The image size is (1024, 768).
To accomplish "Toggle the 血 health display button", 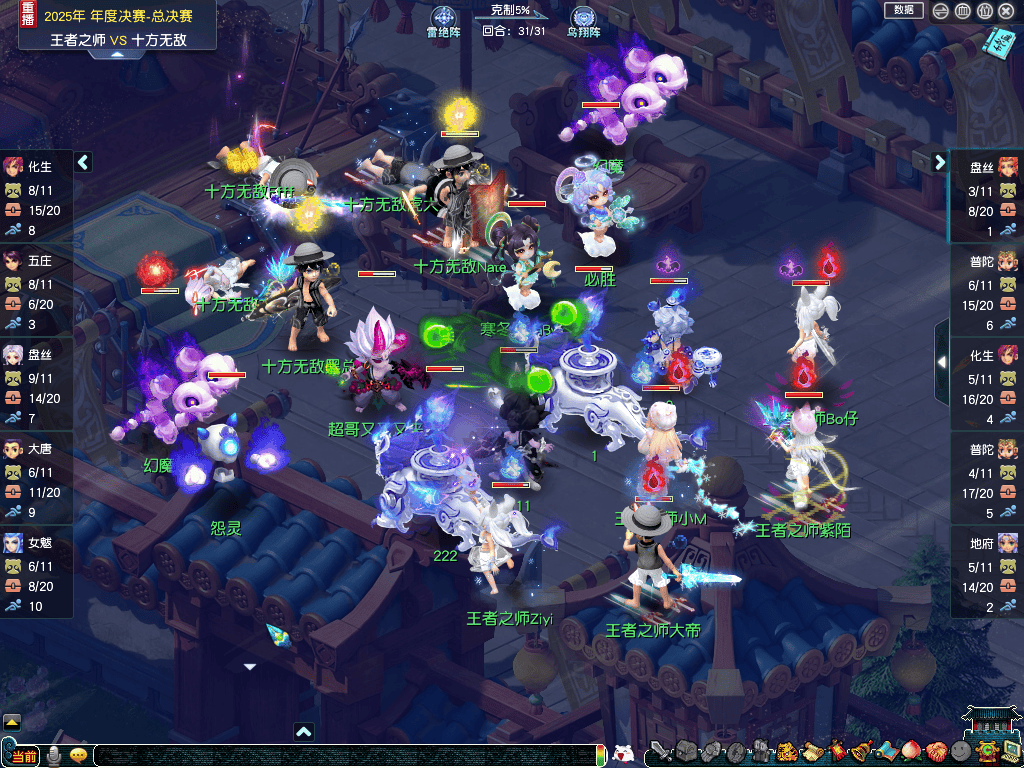I will [x=962, y=11].
